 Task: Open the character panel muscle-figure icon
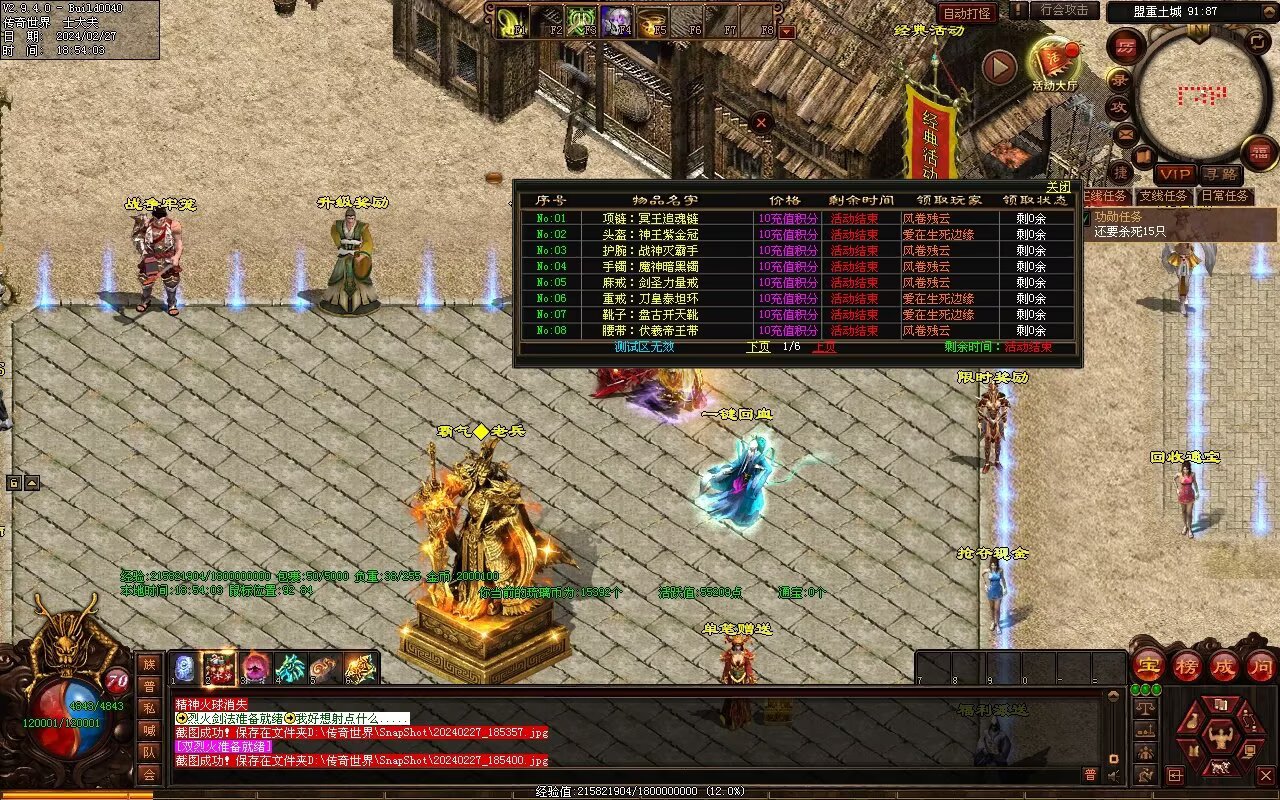tap(1218, 740)
